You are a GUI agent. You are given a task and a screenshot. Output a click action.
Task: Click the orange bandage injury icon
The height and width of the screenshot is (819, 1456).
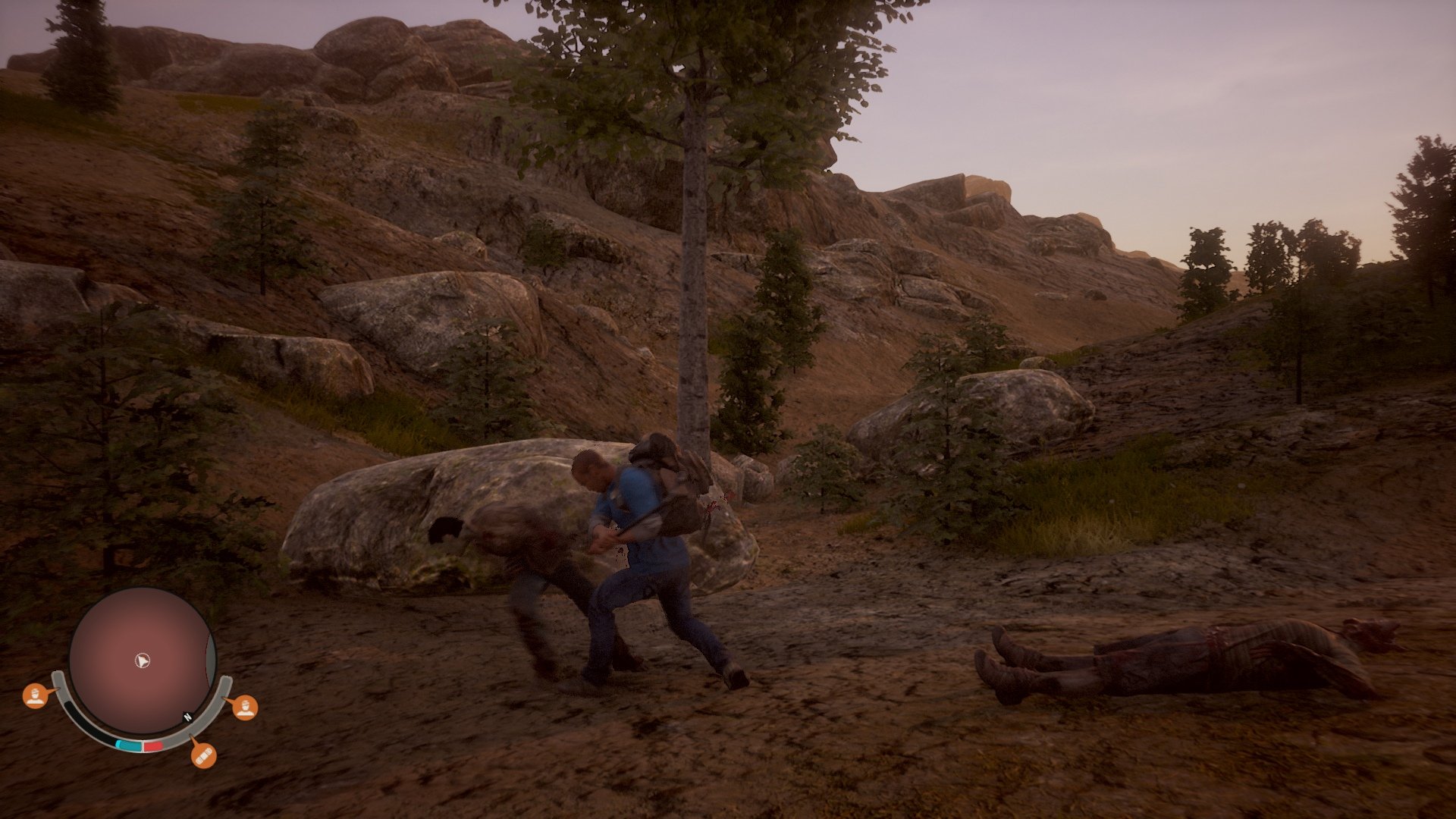(204, 757)
